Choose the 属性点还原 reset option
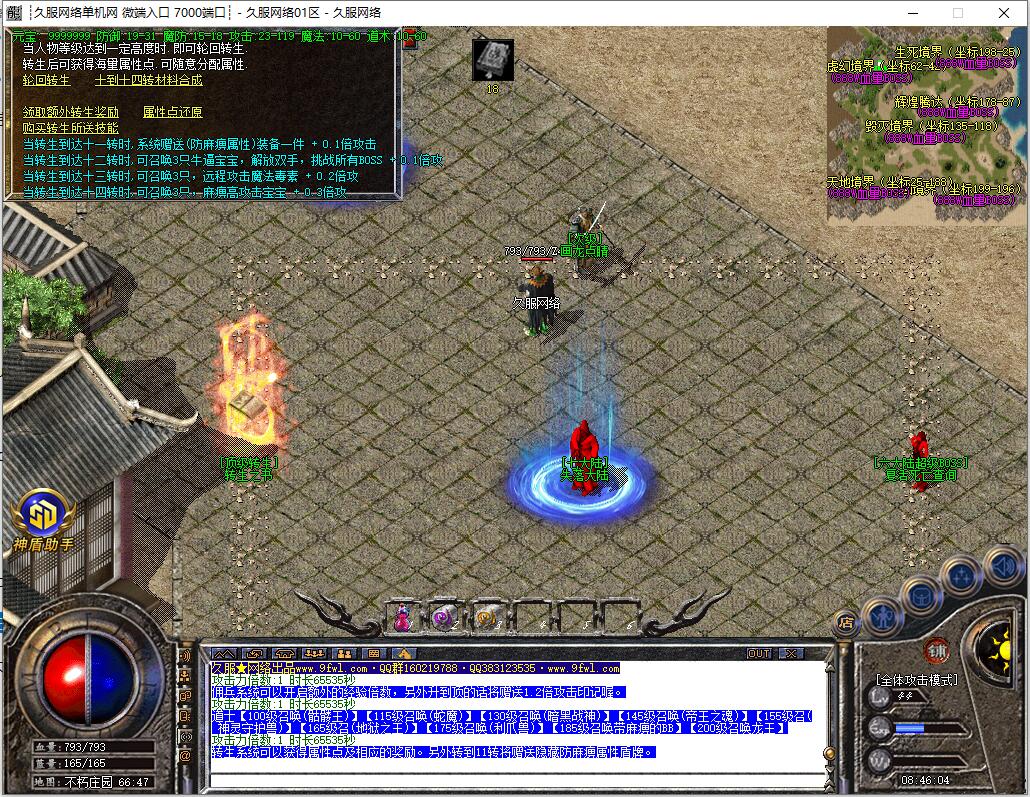This screenshot has height=797, width=1030. (172, 112)
